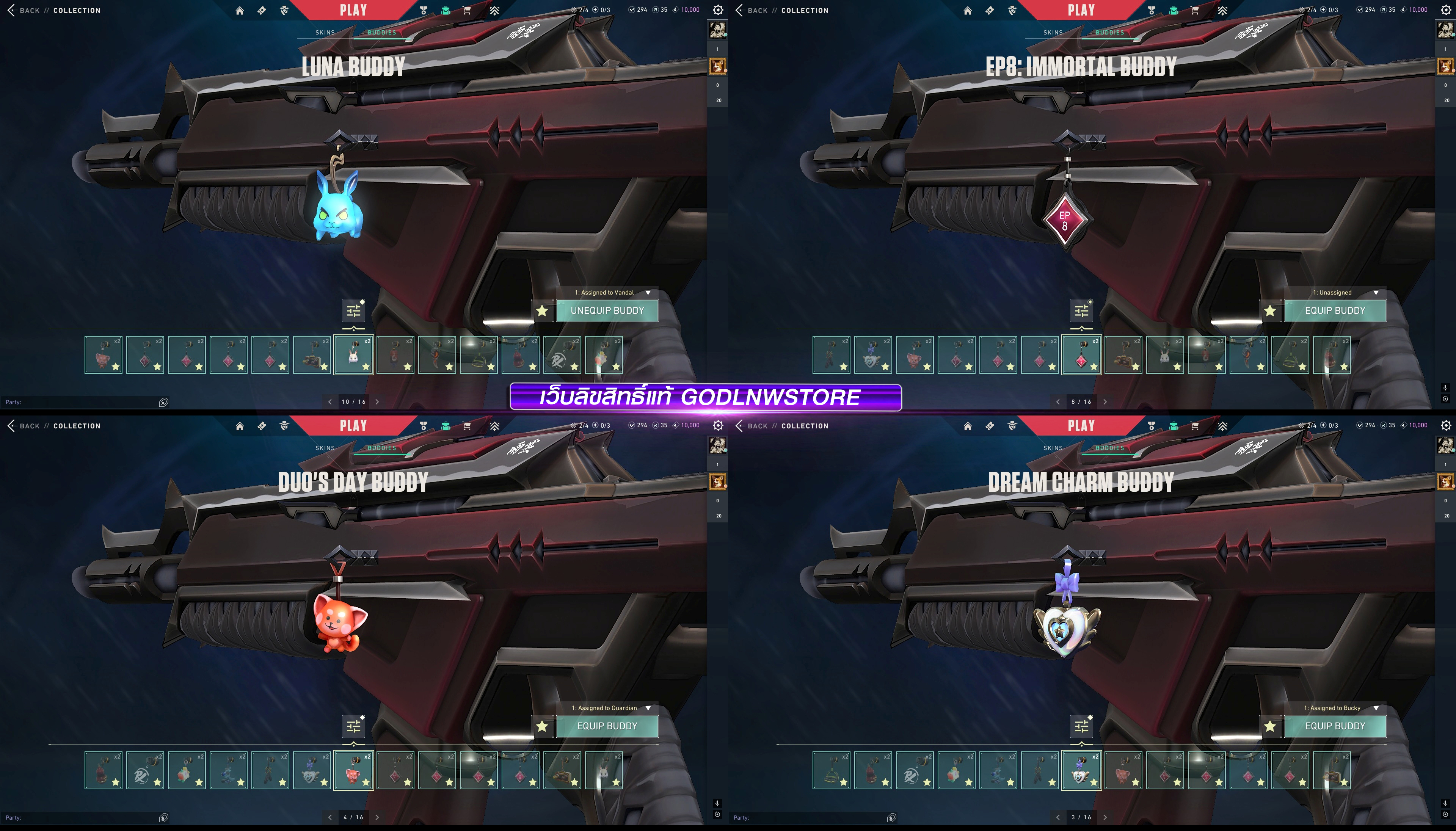Equip the EP8: Immortal Buddy
The height and width of the screenshot is (831, 1456).
1334,310
